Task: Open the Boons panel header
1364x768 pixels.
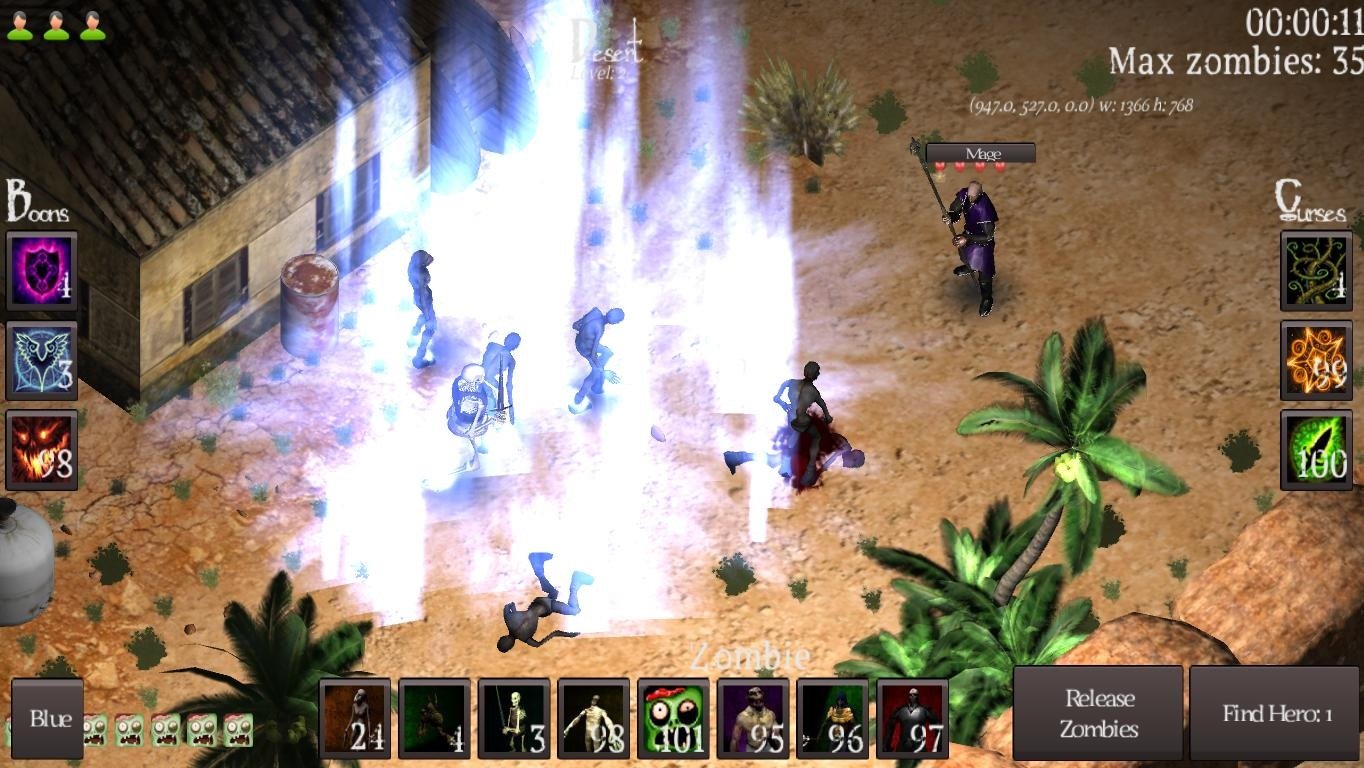Action: (33, 199)
